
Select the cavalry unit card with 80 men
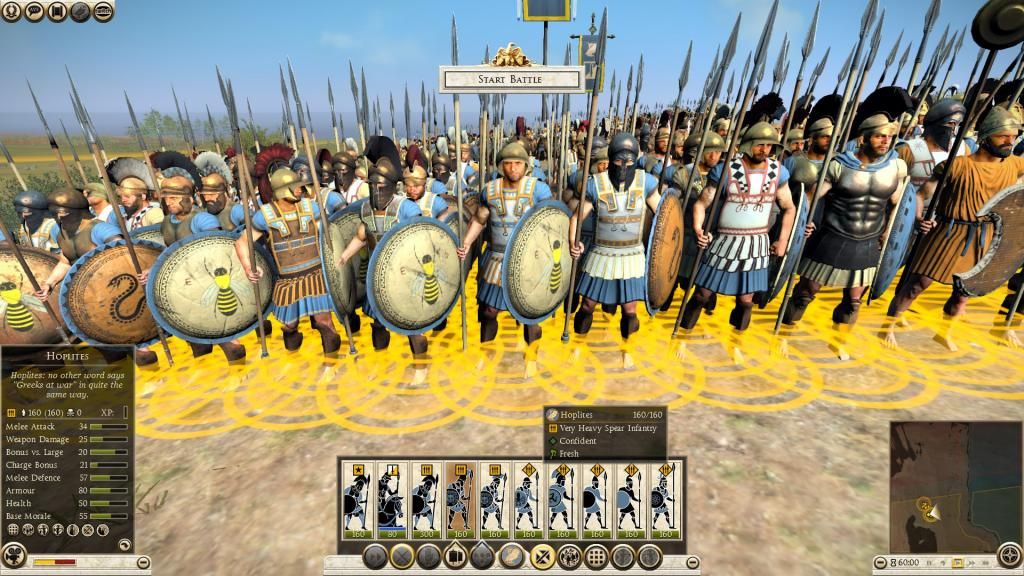[391, 500]
